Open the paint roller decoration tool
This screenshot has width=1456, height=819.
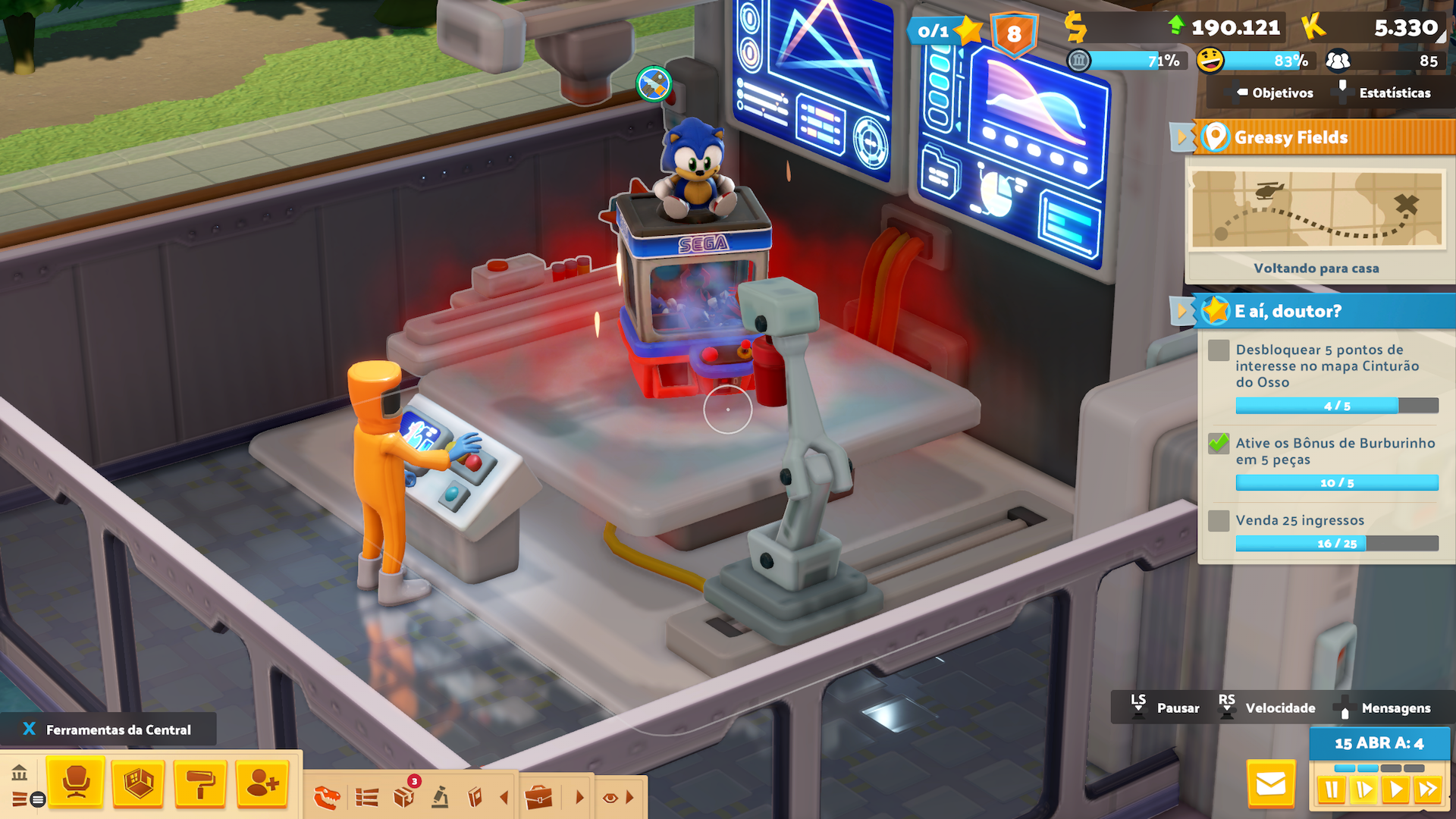(x=200, y=782)
